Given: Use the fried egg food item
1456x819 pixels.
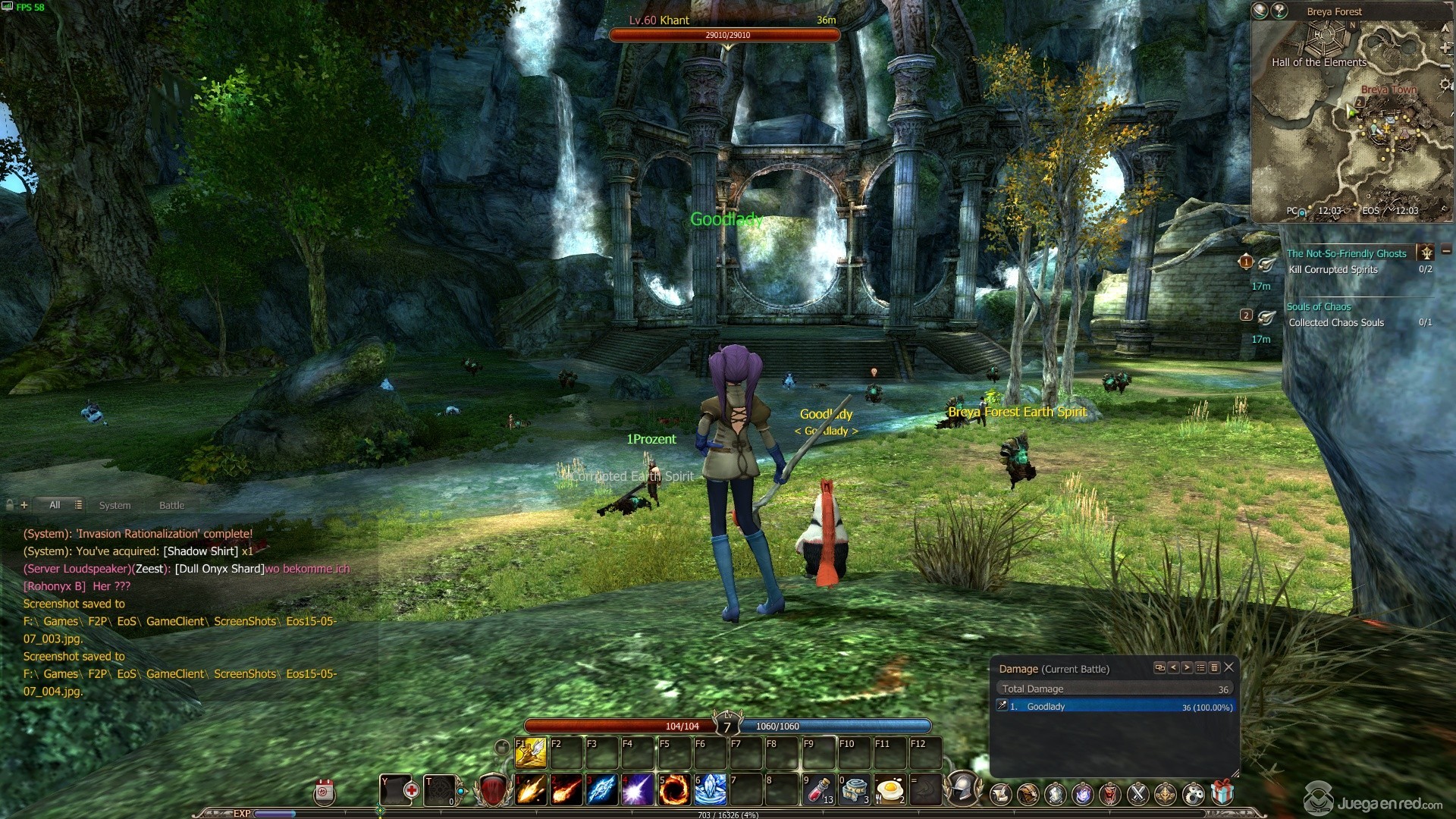Looking at the screenshot, I should (x=891, y=790).
